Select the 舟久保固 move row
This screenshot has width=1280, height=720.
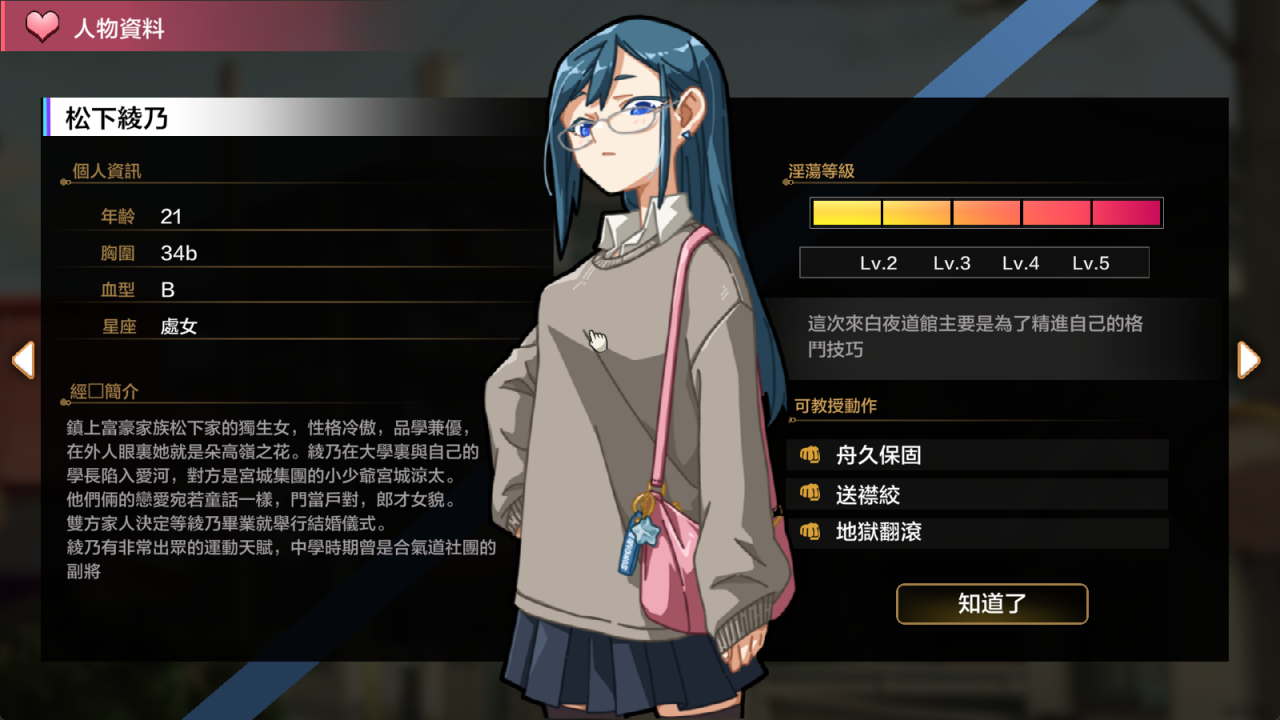pos(978,455)
